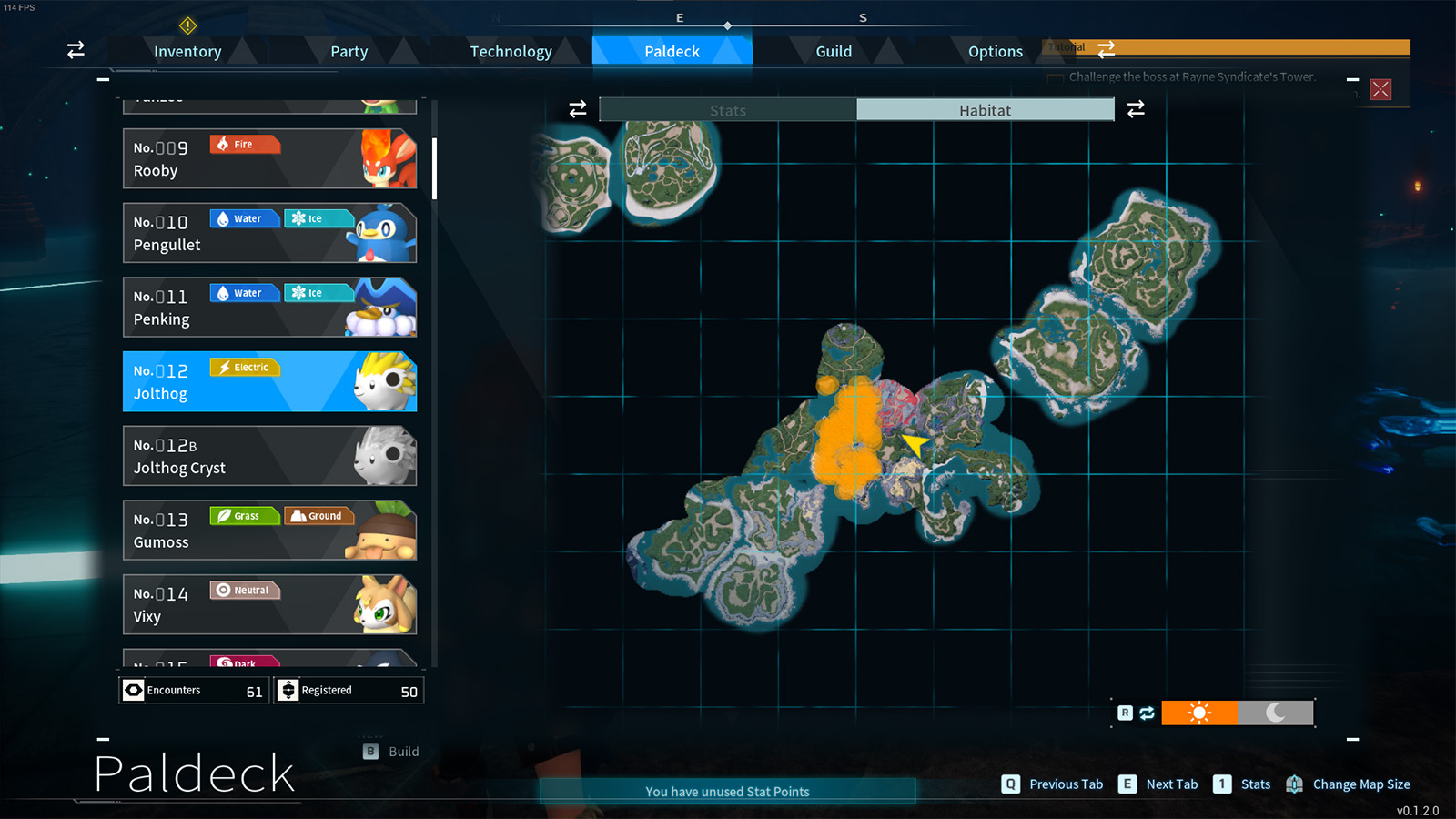Click the Ground type icon on Gumoss

319,516
